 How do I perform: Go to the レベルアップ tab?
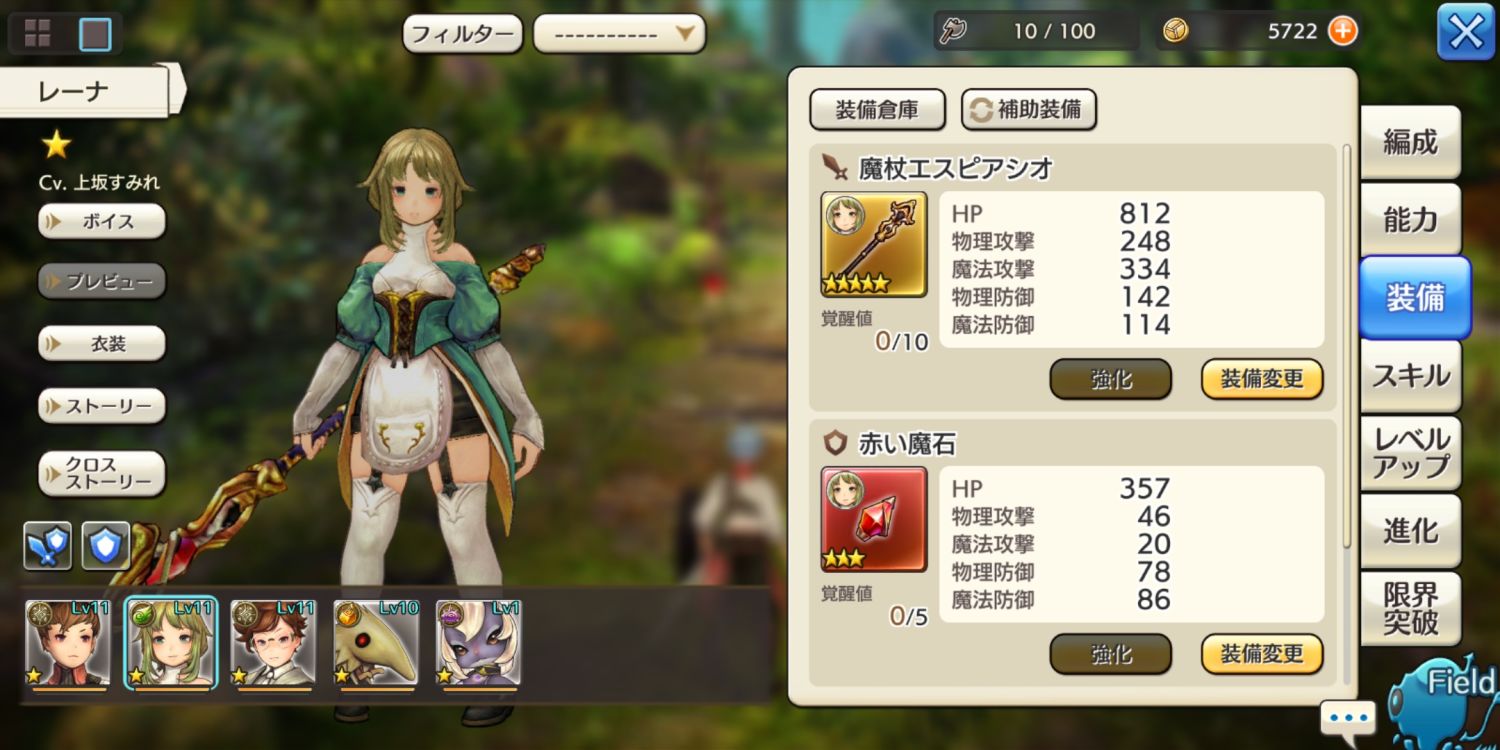pos(1410,453)
